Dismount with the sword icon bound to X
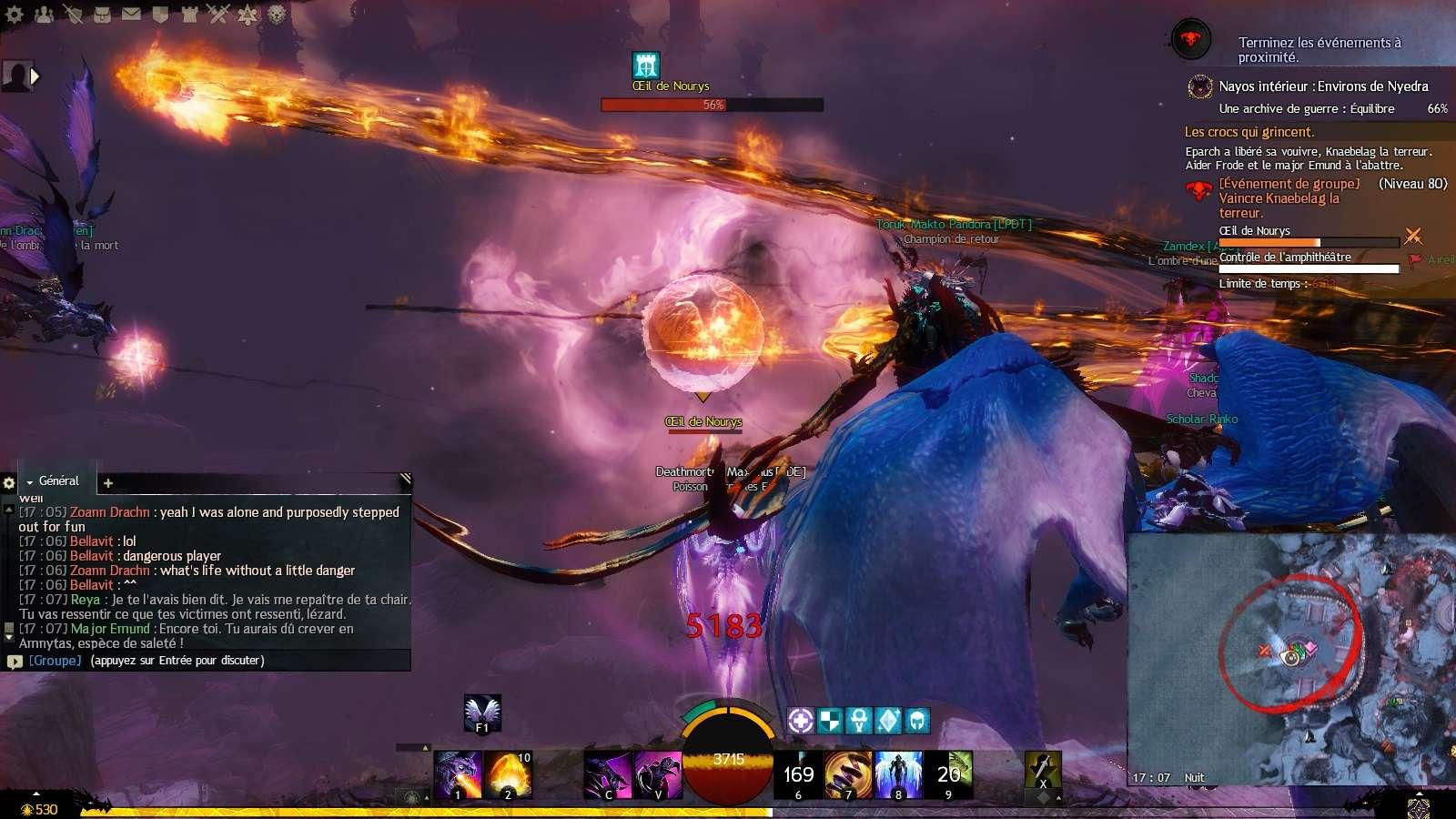Viewport: 1456px width, 819px height. coord(1043,771)
